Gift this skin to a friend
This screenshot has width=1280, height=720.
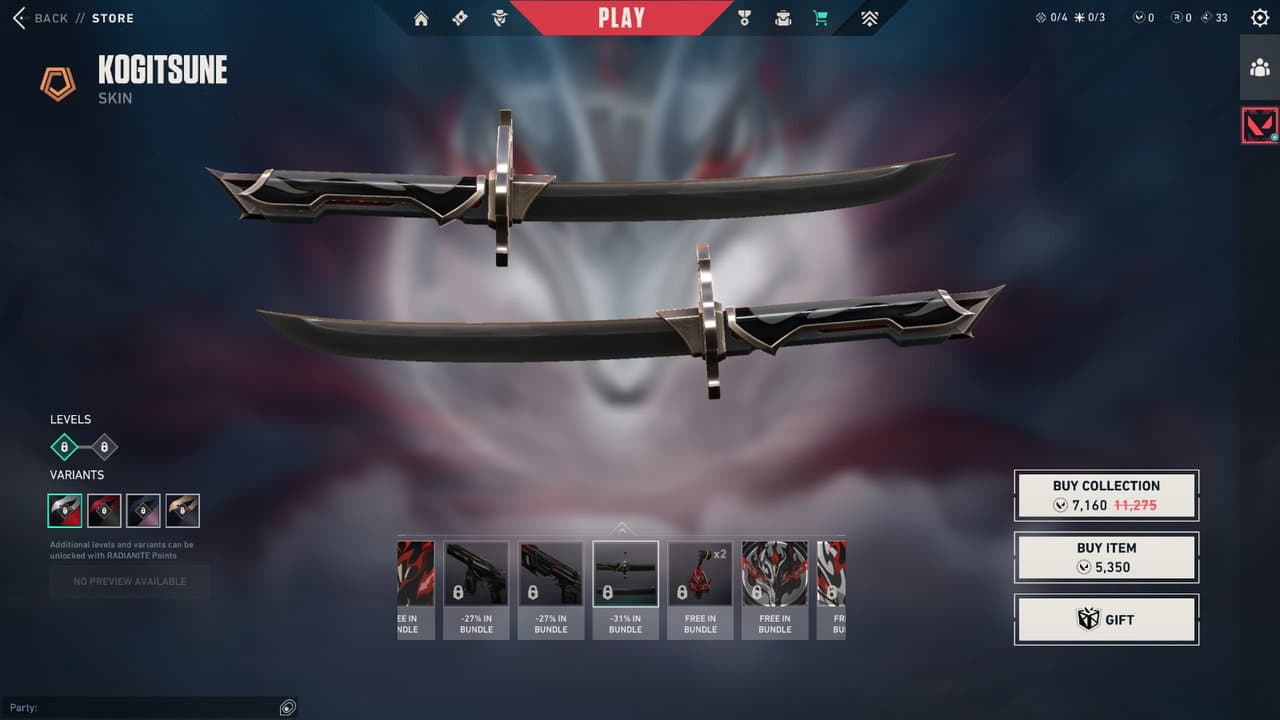[x=1106, y=619]
